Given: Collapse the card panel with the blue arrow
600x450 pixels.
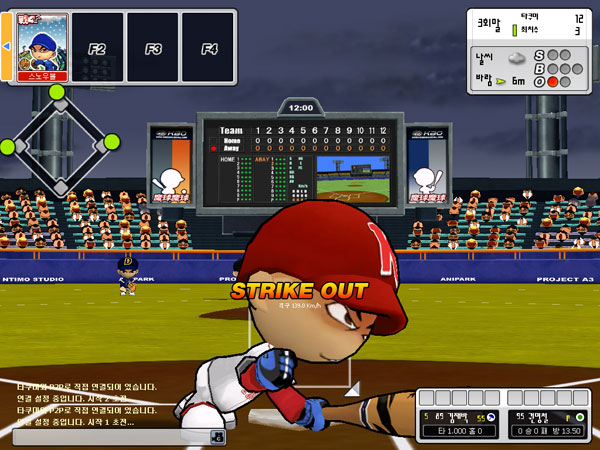Looking at the screenshot, I should (5, 47).
